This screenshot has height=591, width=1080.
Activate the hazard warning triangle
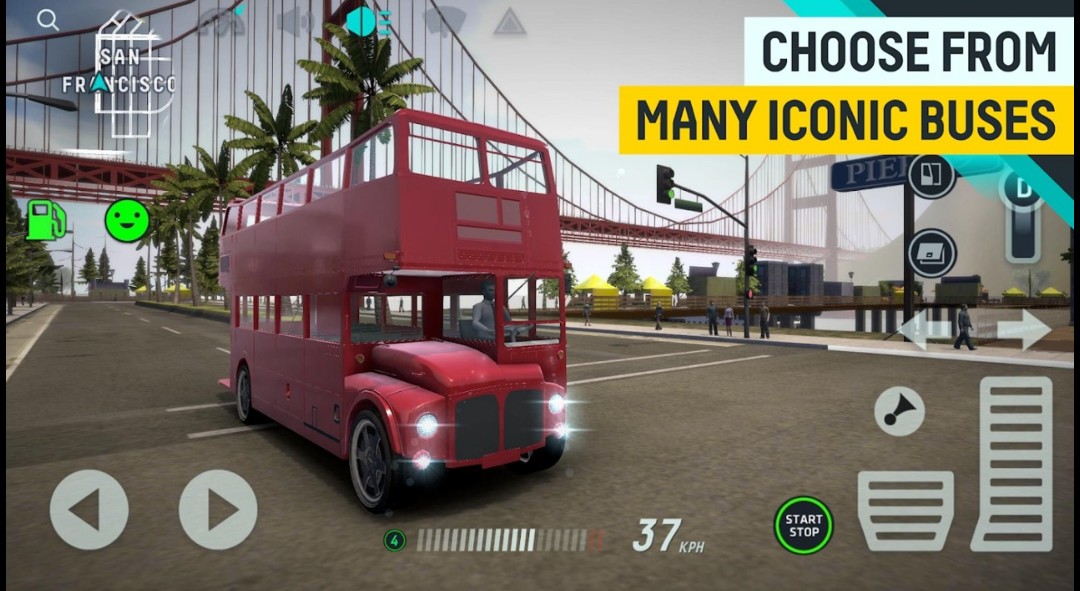pos(510,22)
